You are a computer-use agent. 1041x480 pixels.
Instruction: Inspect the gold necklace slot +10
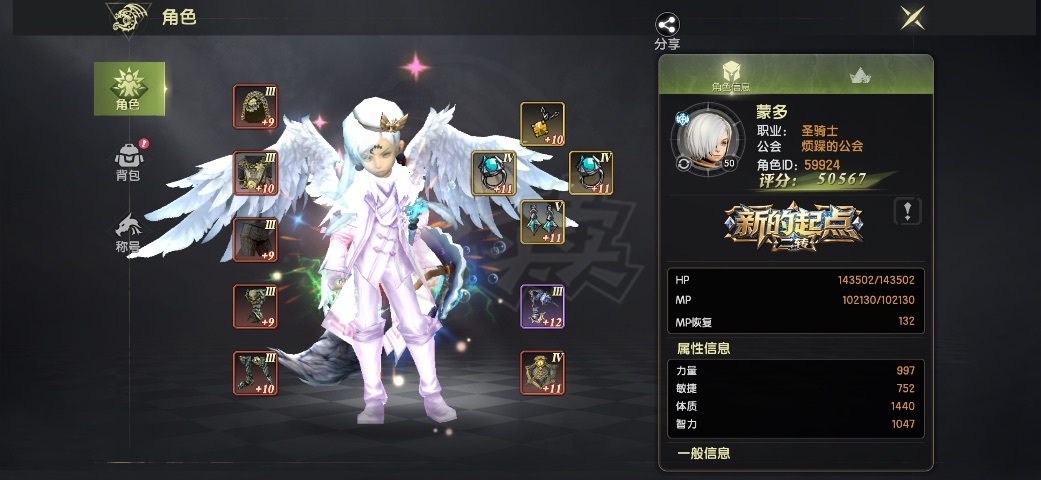click(542, 125)
